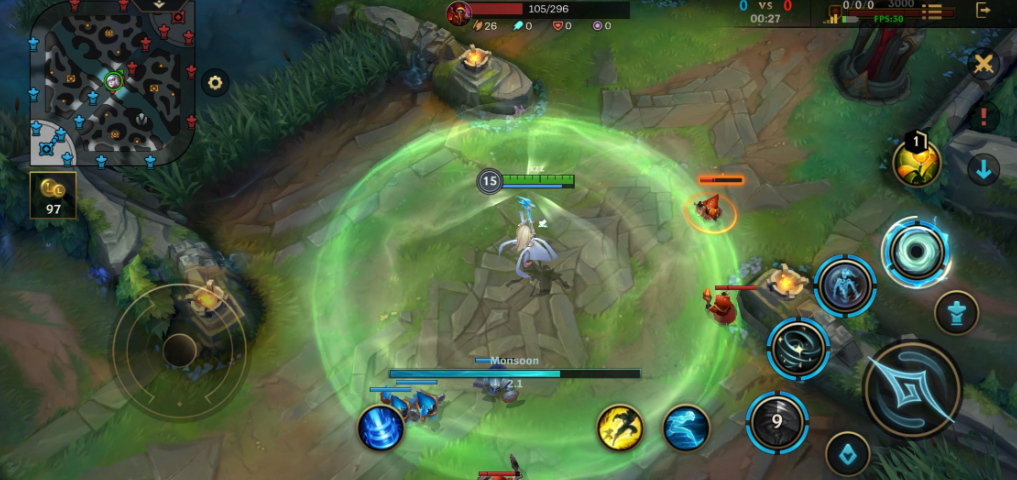Image resolution: width=1017 pixels, height=480 pixels.
Task: Touch the virtual movement joystick
Action: pyautogui.click(x=180, y=349)
